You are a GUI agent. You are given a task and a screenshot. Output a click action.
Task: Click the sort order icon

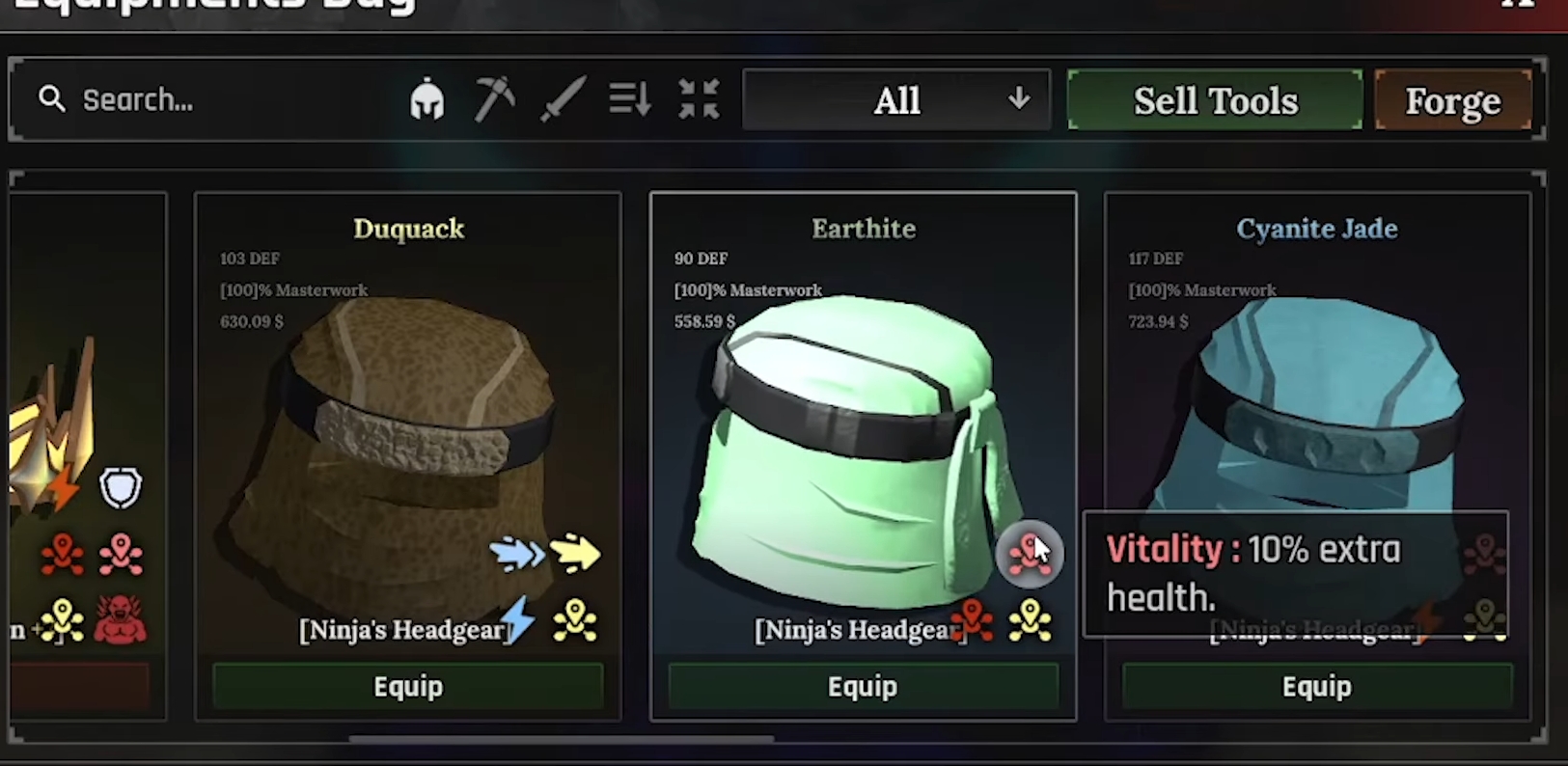click(x=629, y=99)
